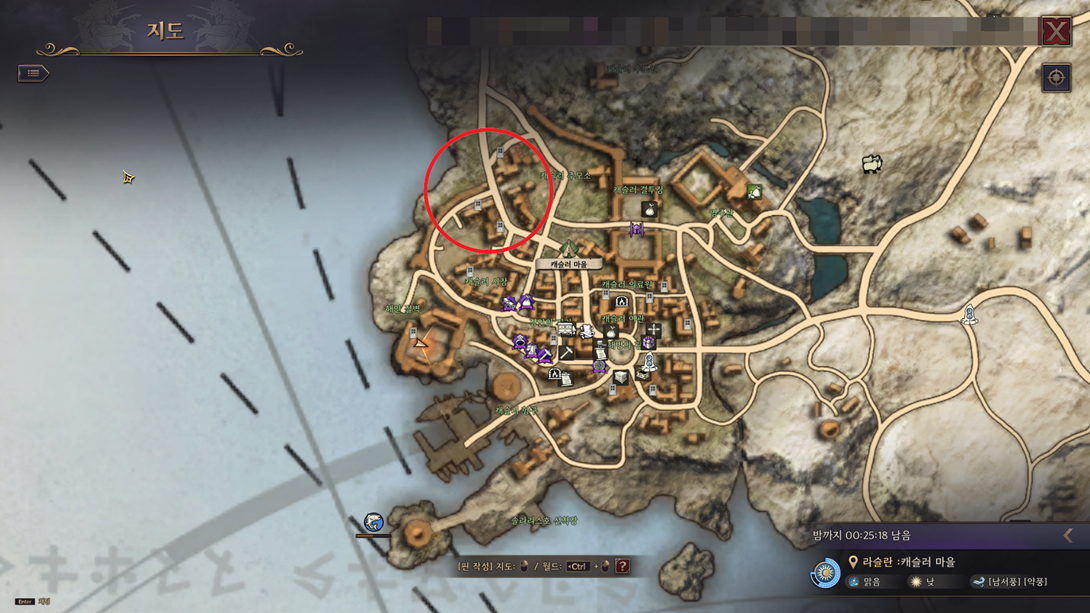
Task: Select the 캐슬러 마을 town label marker
Action: 569,264
